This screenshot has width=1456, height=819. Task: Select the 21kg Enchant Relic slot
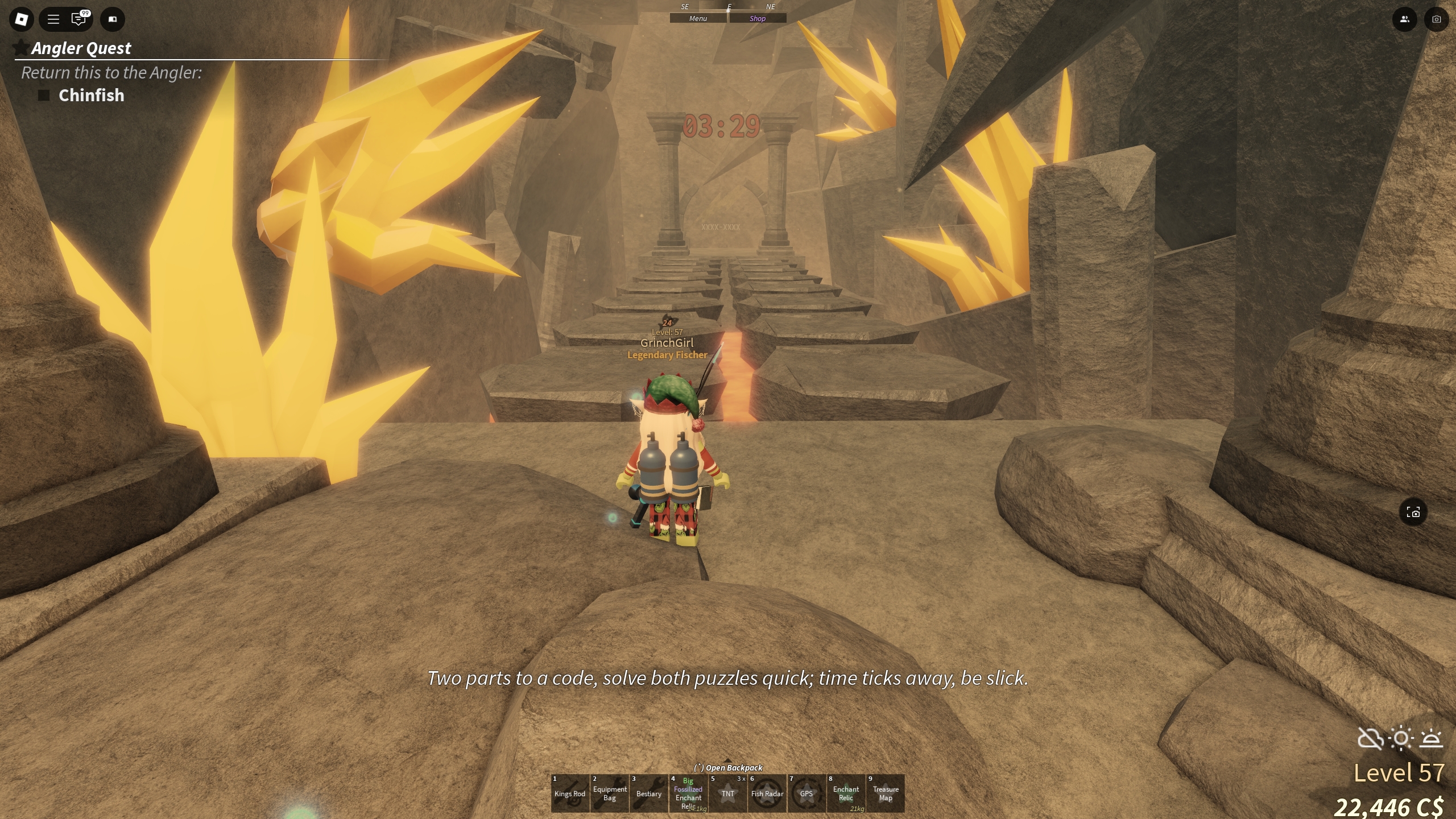tap(846, 793)
